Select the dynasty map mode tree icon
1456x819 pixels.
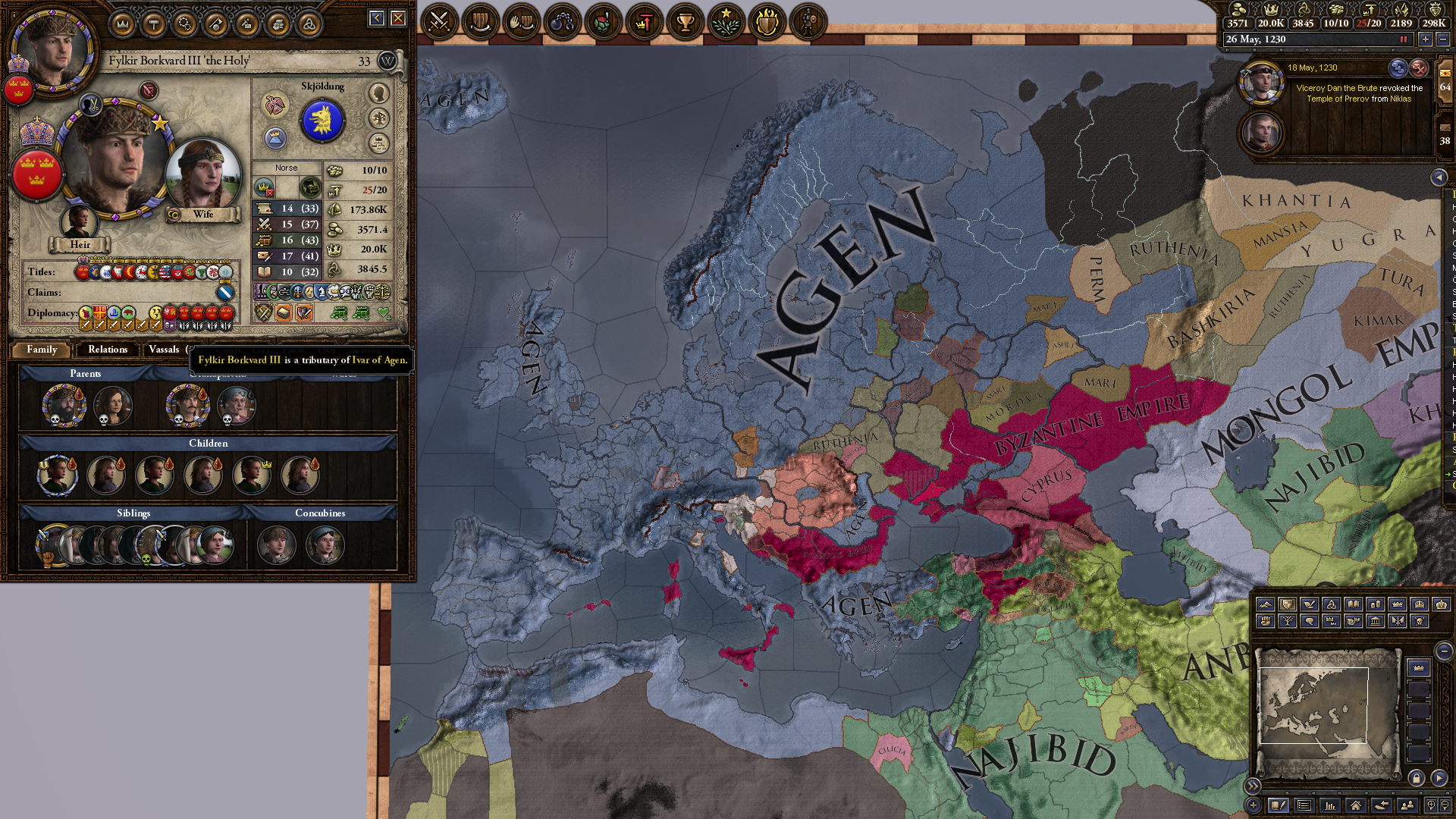pos(1288,621)
